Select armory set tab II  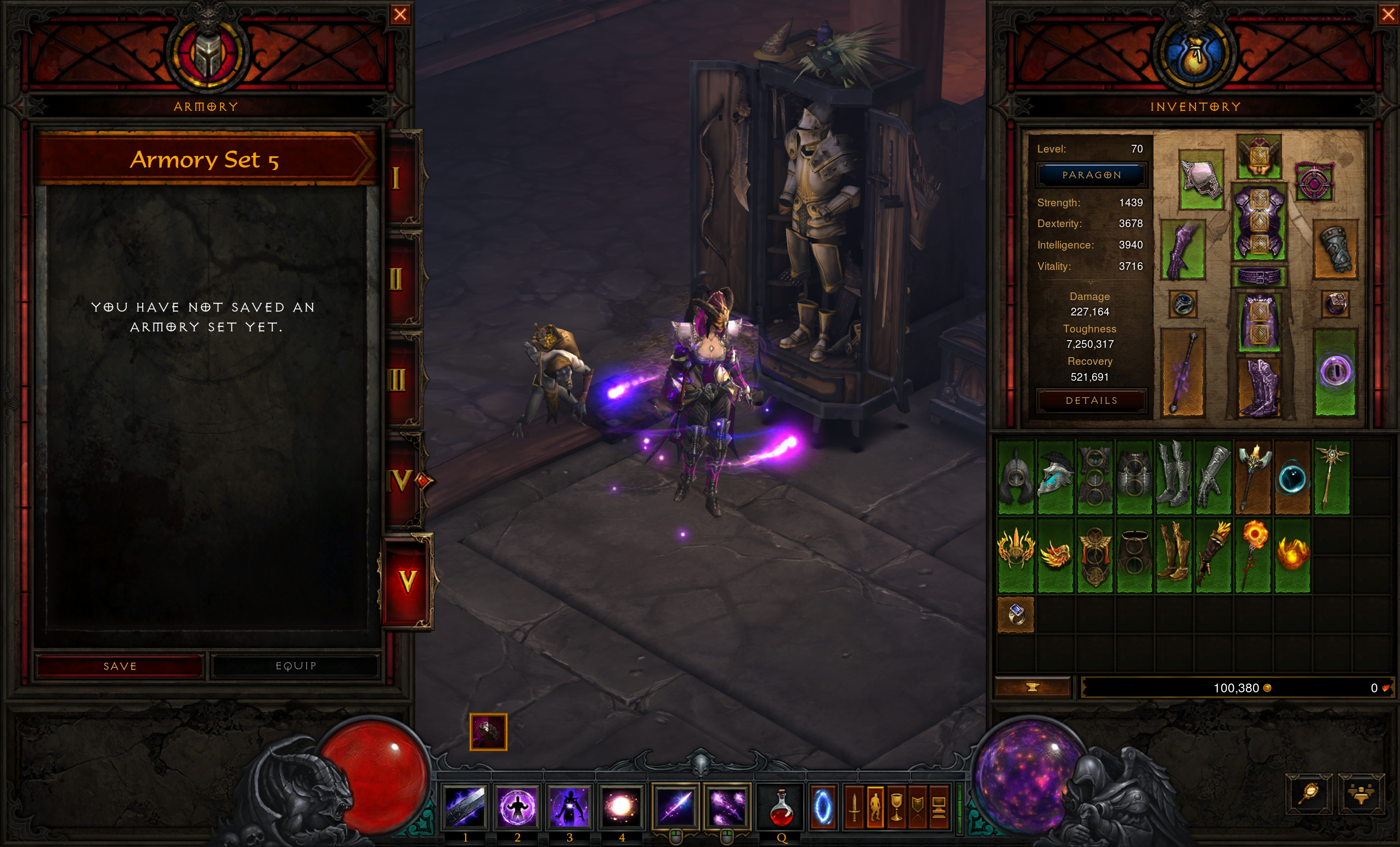pos(397,279)
